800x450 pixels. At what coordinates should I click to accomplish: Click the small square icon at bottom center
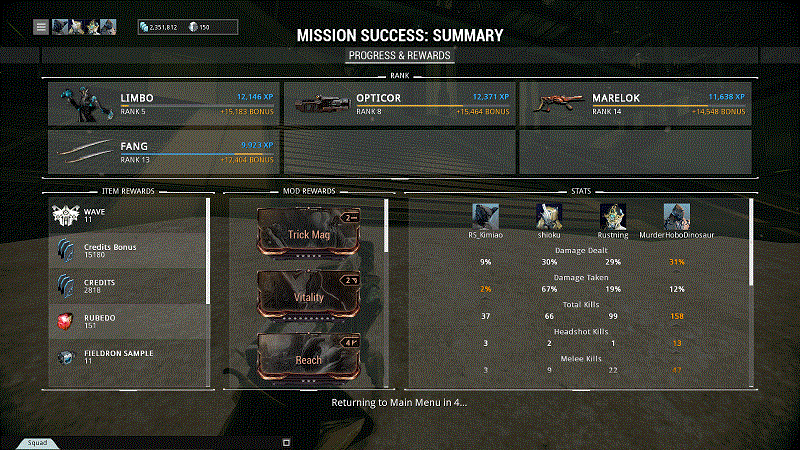[286, 441]
